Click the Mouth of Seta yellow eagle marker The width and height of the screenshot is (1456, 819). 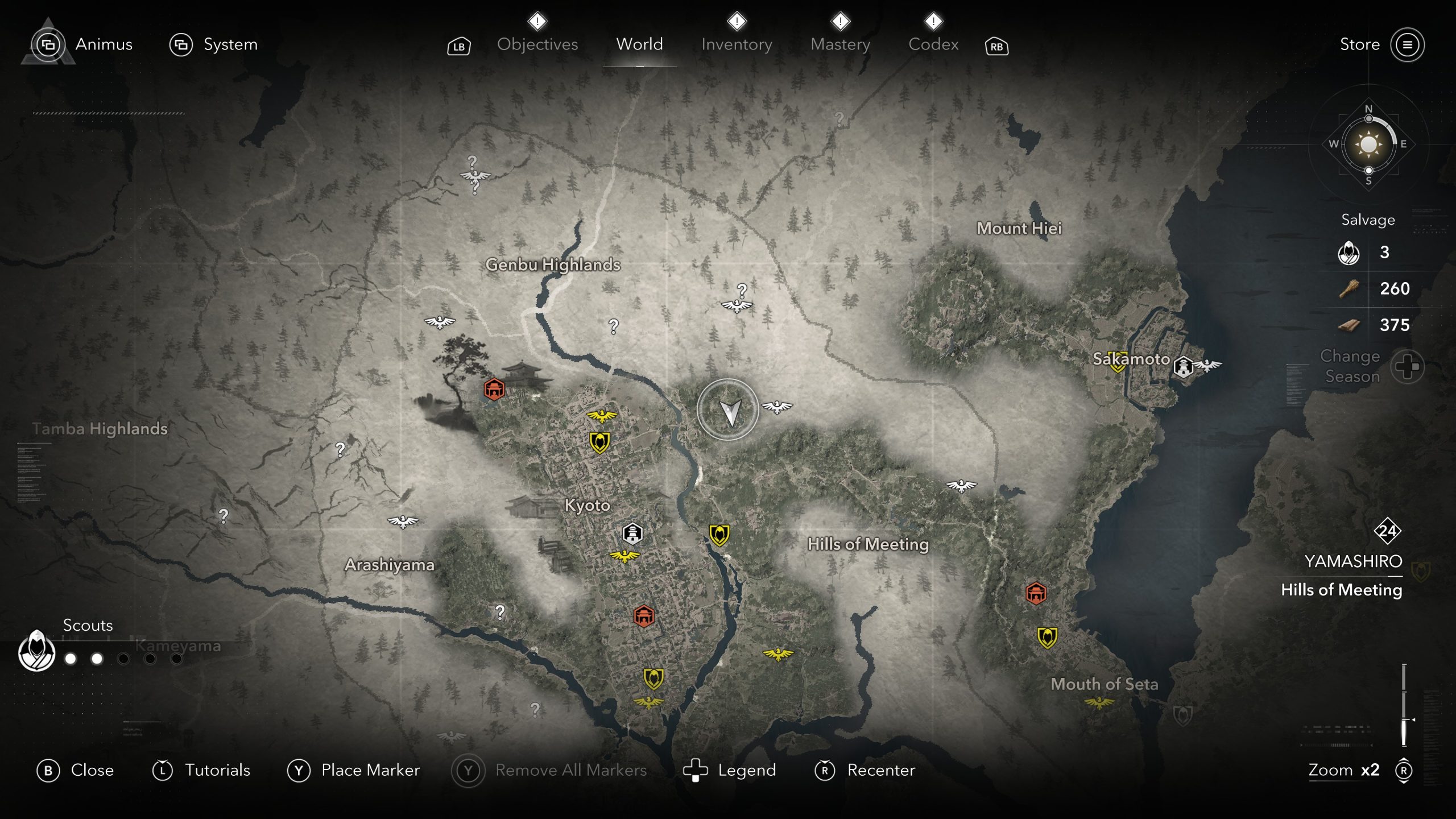[x=1099, y=704]
